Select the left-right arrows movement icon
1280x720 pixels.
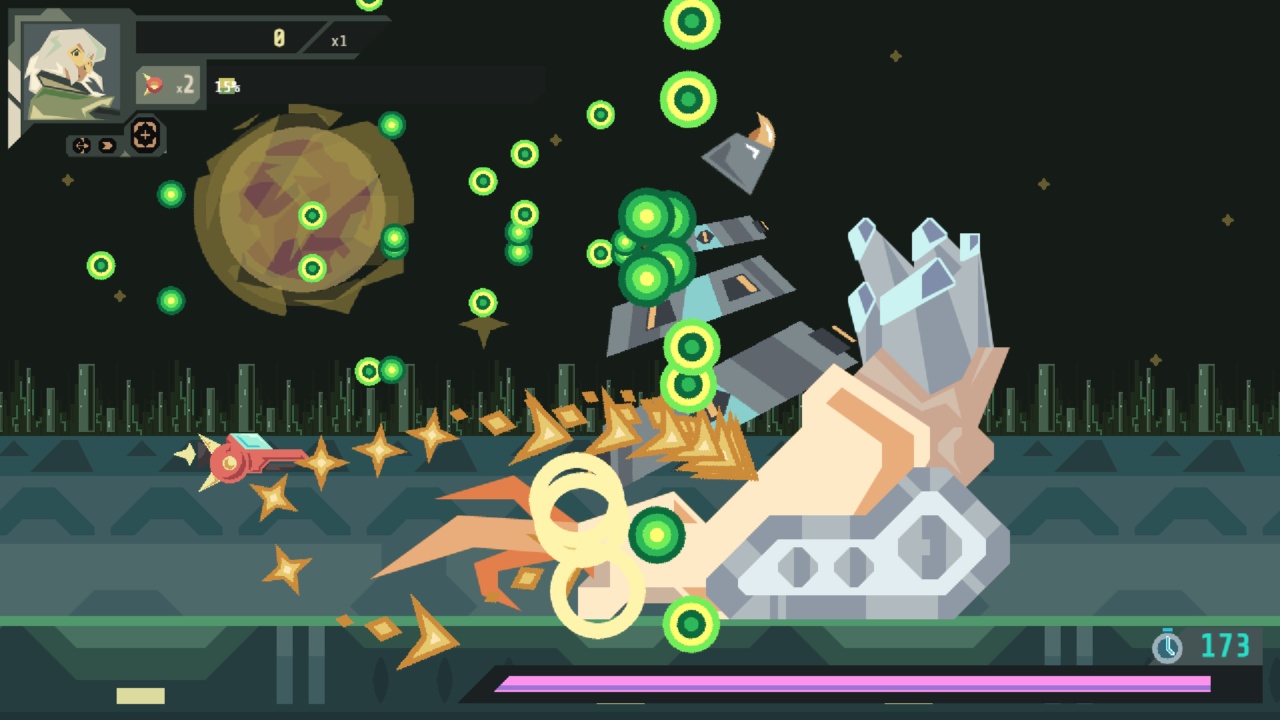pyautogui.click(x=82, y=145)
